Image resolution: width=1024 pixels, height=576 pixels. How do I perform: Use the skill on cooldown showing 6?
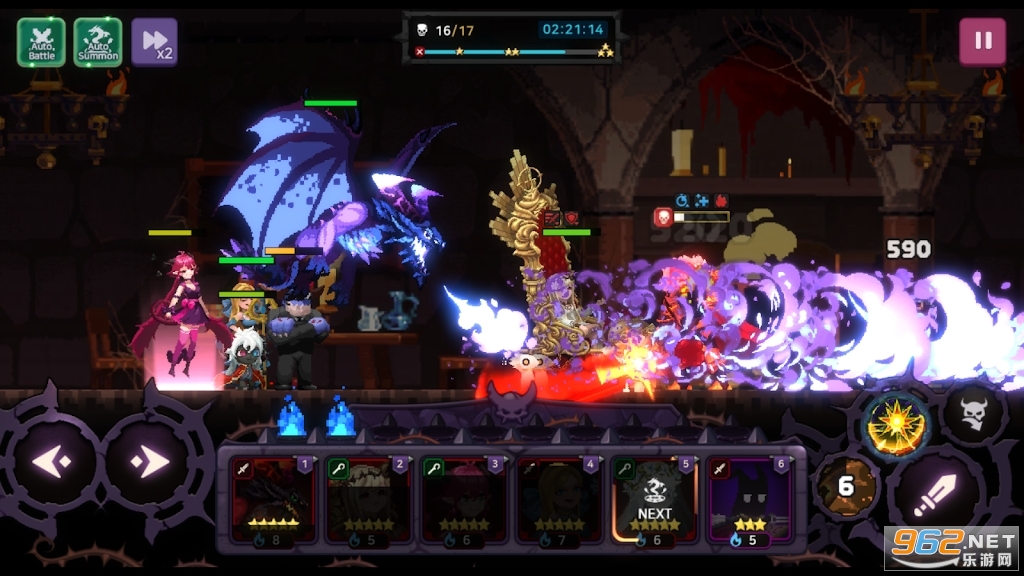(847, 487)
